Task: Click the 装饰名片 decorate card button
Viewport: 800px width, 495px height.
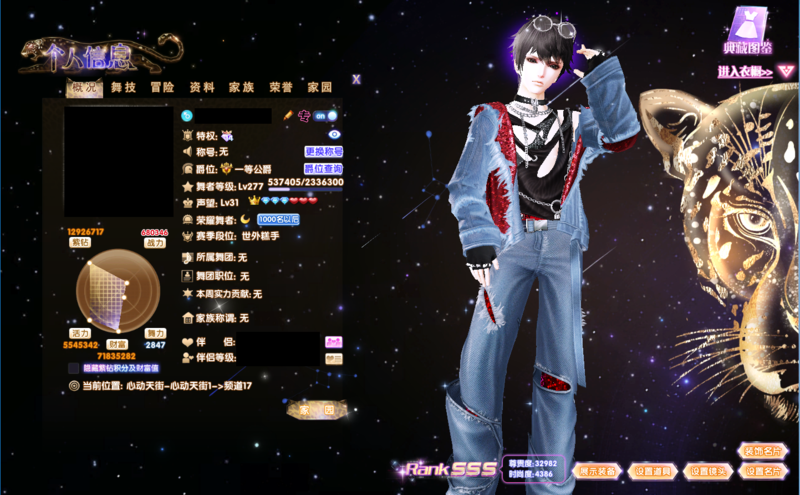Action: pos(763,451)
